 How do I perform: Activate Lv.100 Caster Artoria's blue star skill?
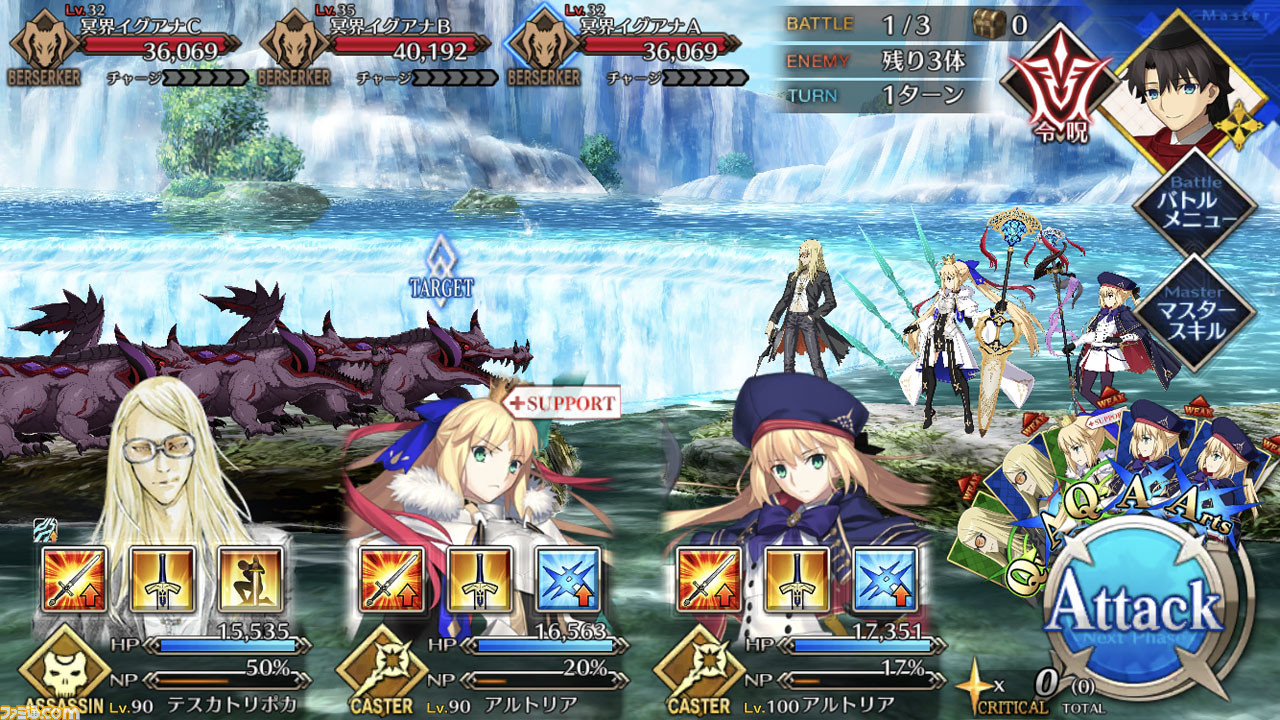885,580
